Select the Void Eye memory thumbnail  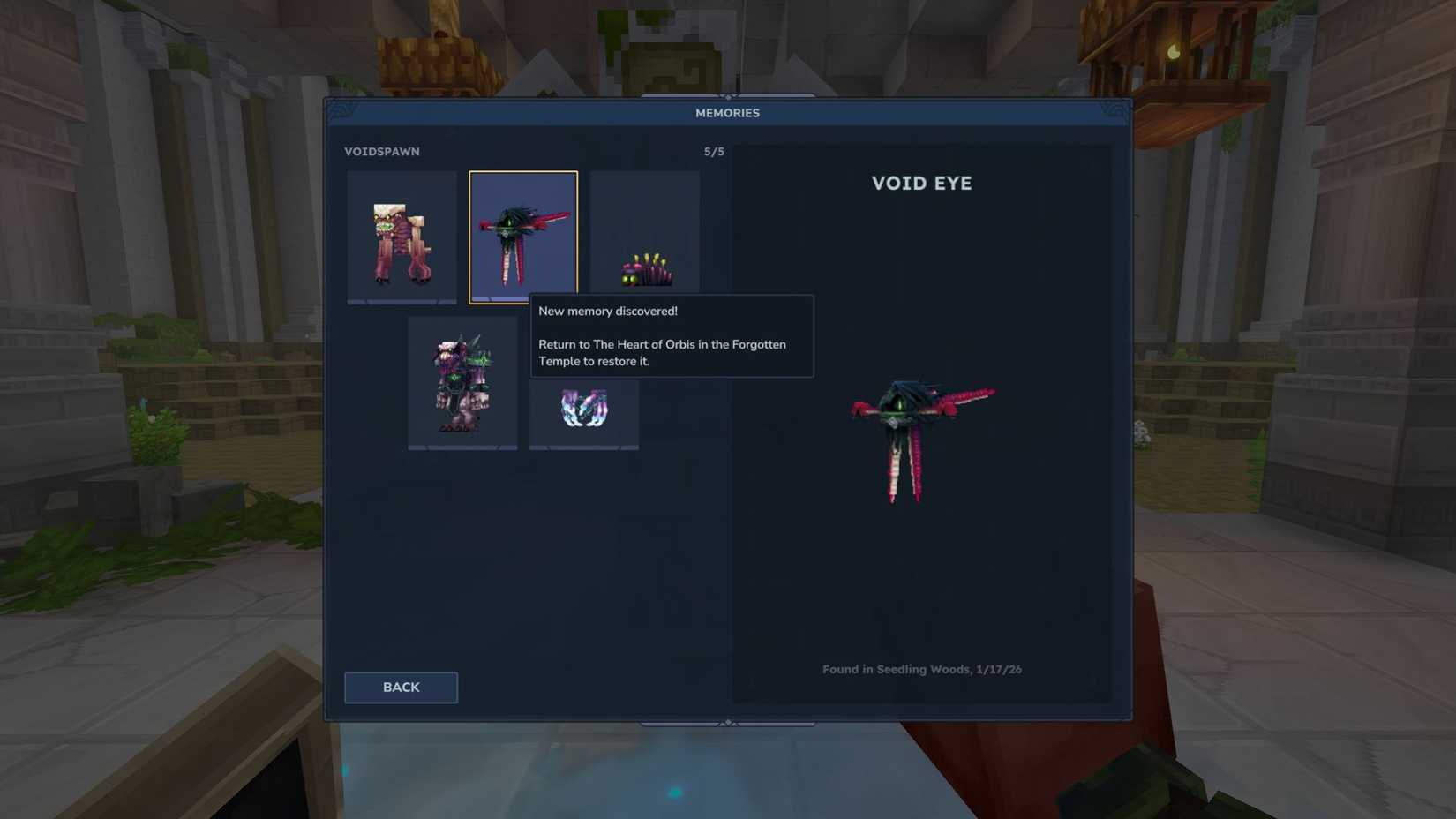coord(522,232)
